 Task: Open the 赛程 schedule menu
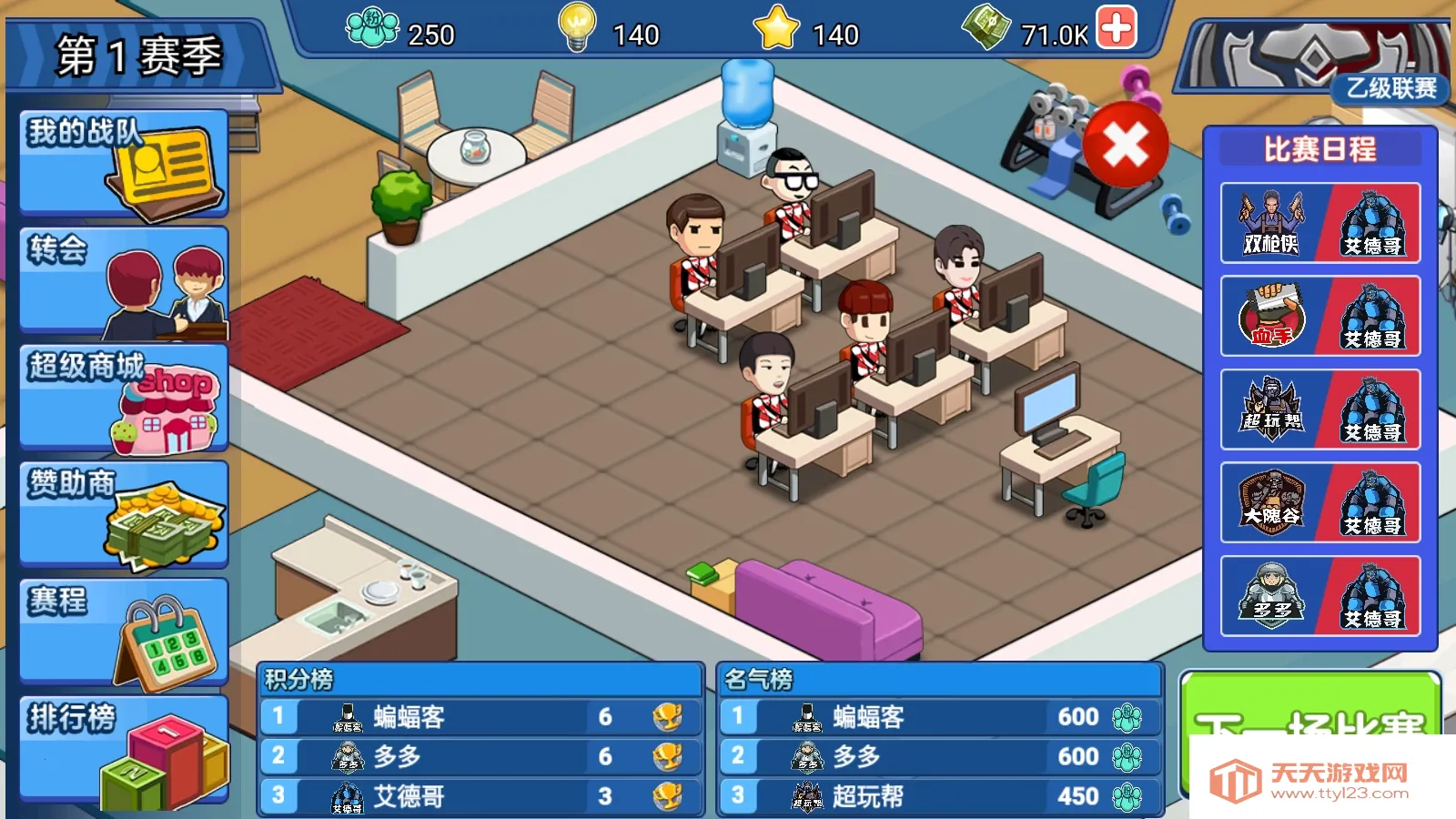coord(124,631)
